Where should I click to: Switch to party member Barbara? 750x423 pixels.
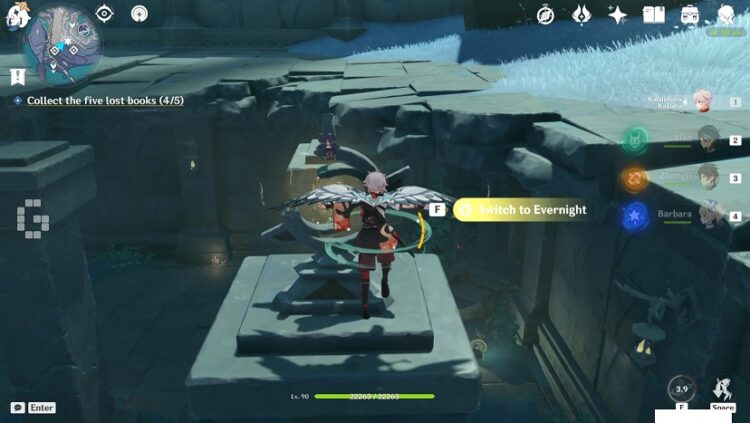click(709, 213)
